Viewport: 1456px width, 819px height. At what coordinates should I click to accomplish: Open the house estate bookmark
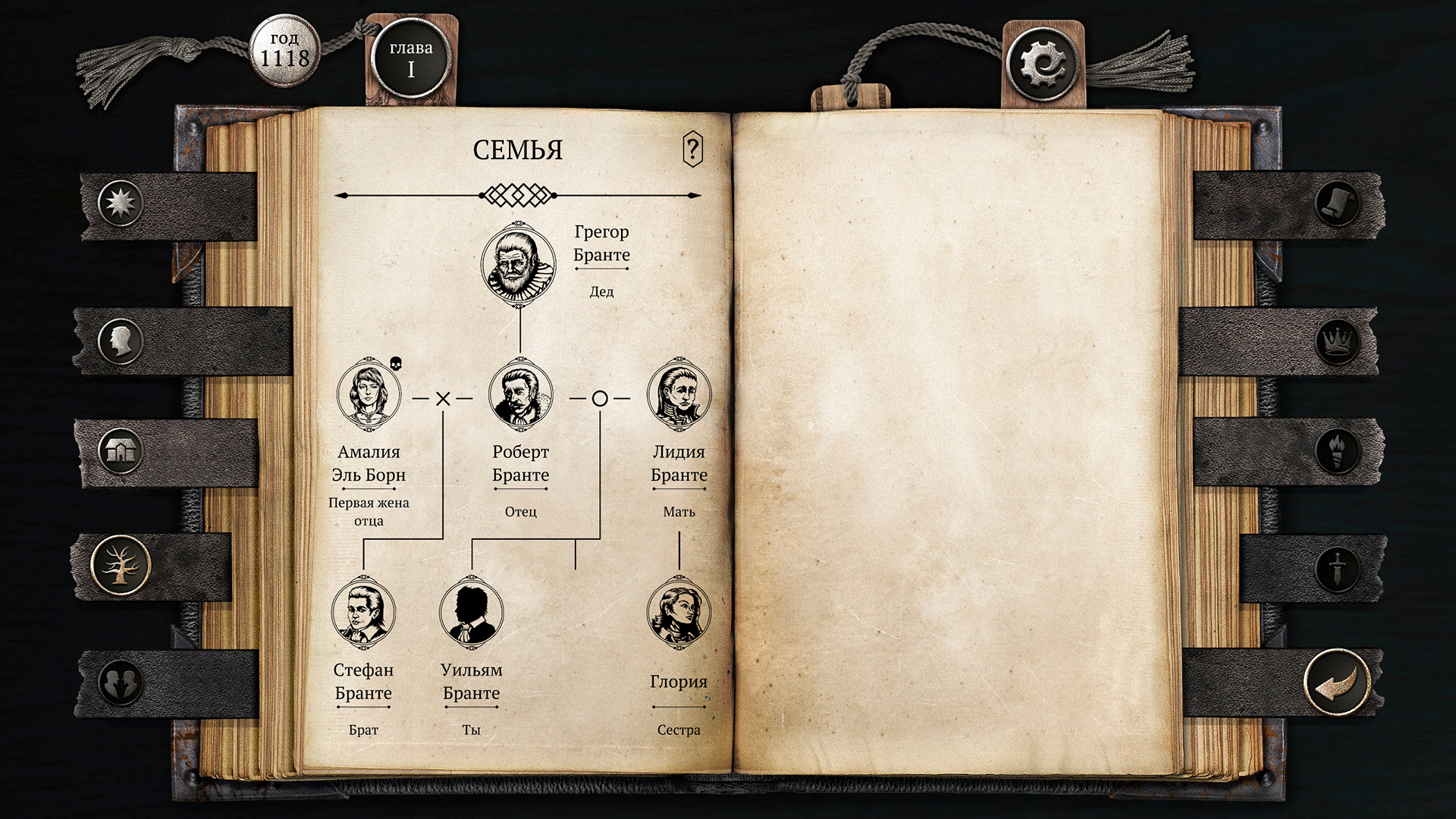click(121, 450)
